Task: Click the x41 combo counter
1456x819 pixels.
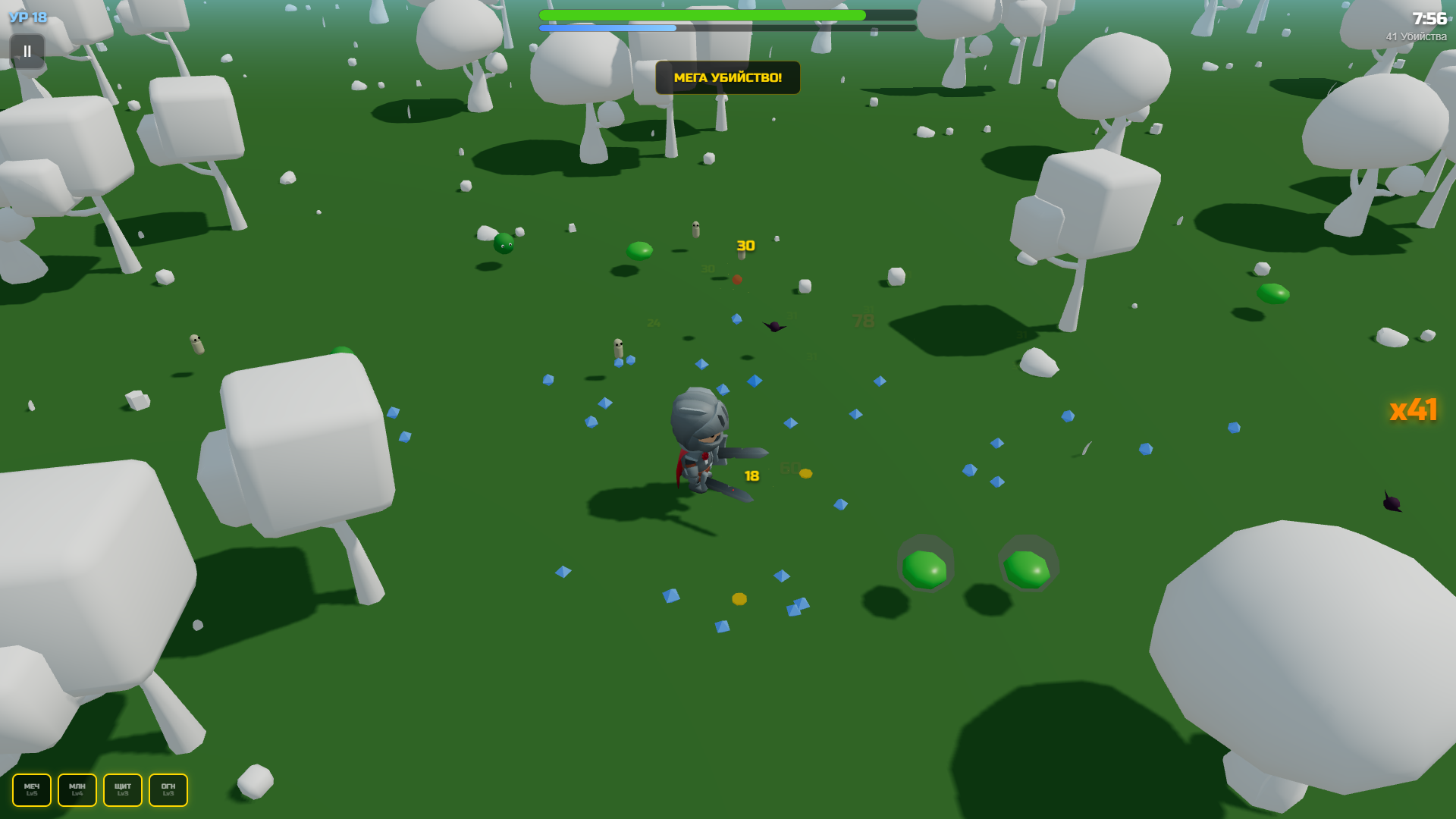Action: [1414, 410]
